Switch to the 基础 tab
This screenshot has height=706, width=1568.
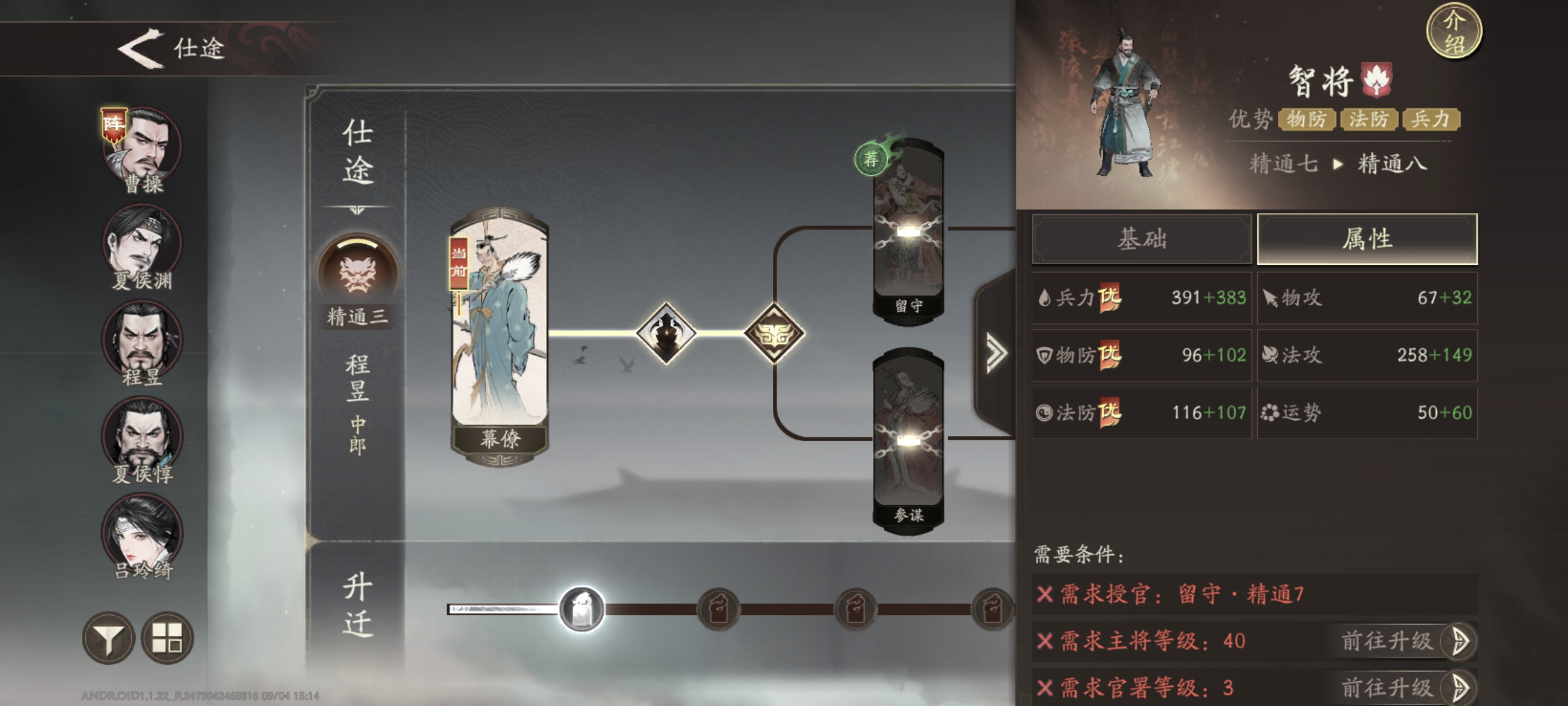click(x=1141, y=240)
